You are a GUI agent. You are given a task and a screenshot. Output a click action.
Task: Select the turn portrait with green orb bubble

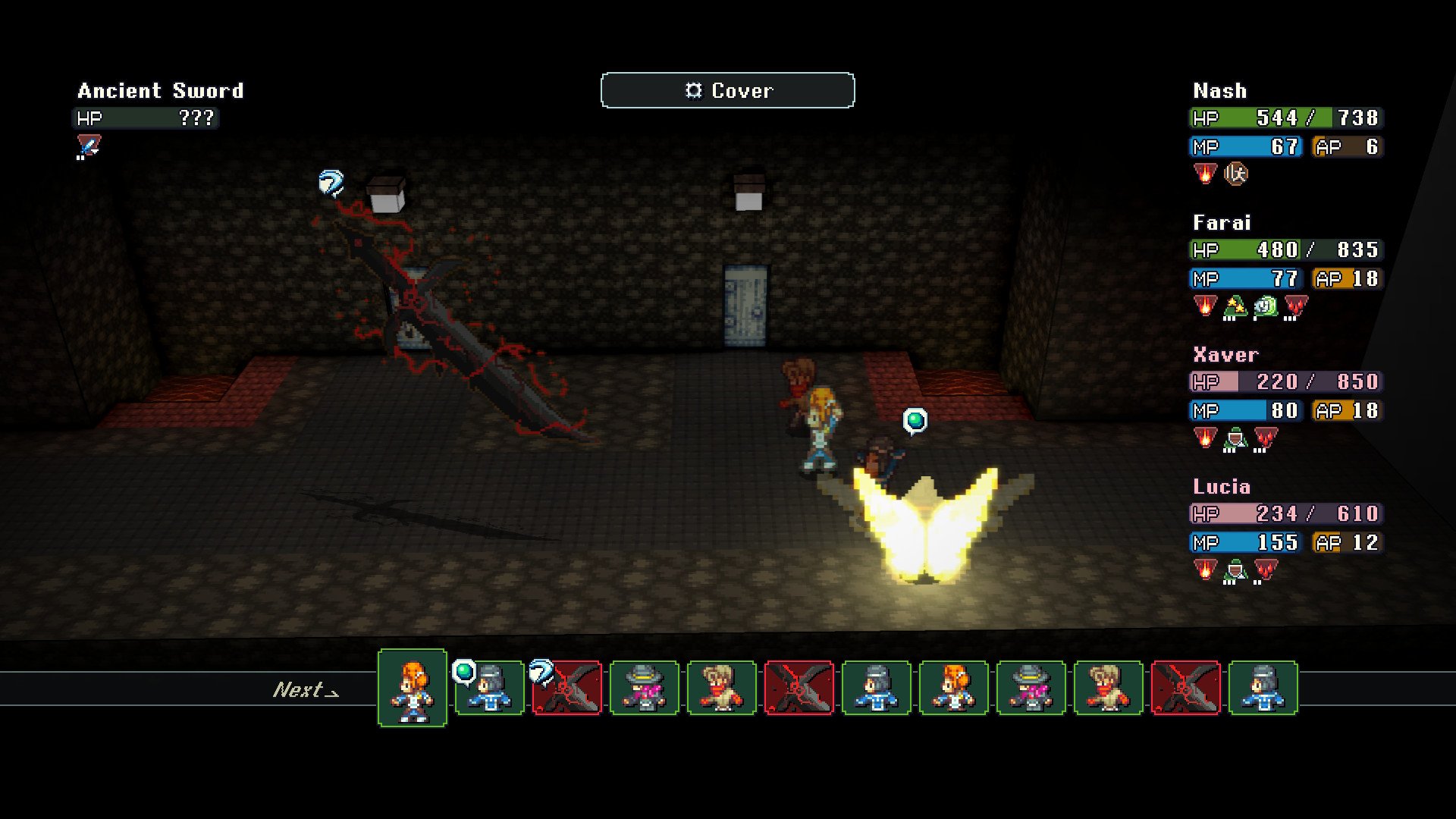tap(491, 688)
